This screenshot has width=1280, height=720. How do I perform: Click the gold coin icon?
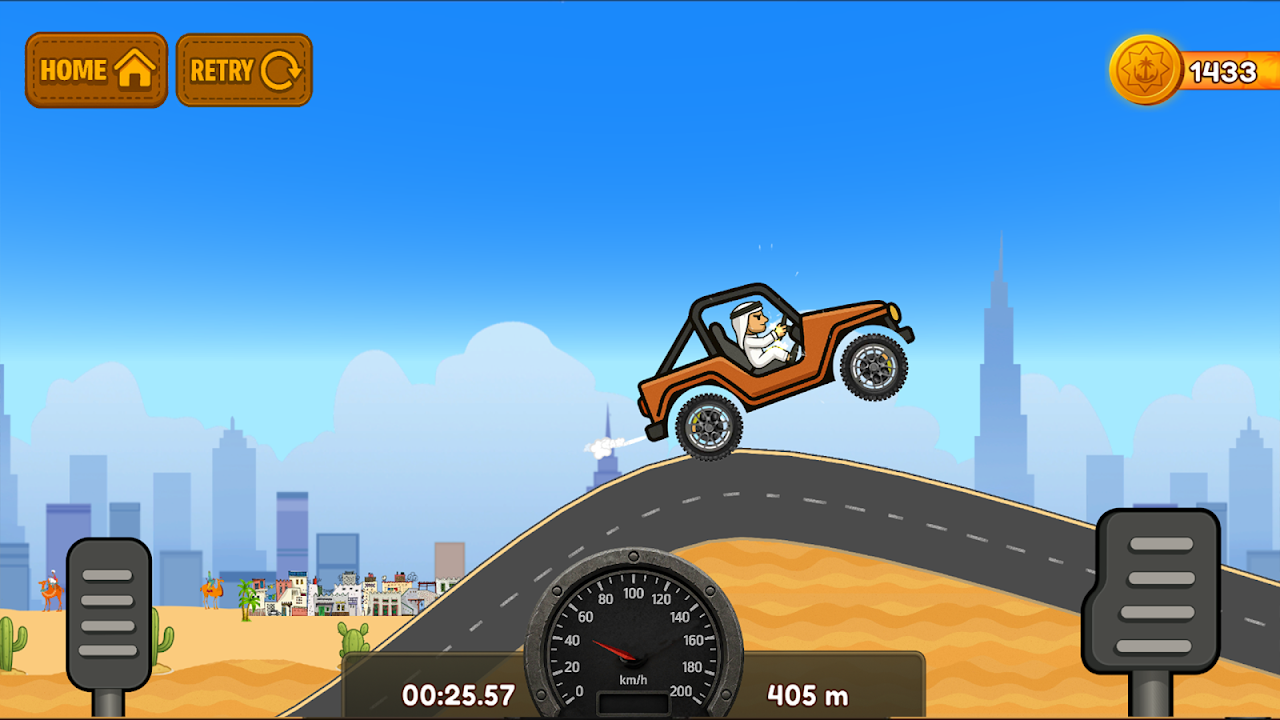click(1146, 70)
